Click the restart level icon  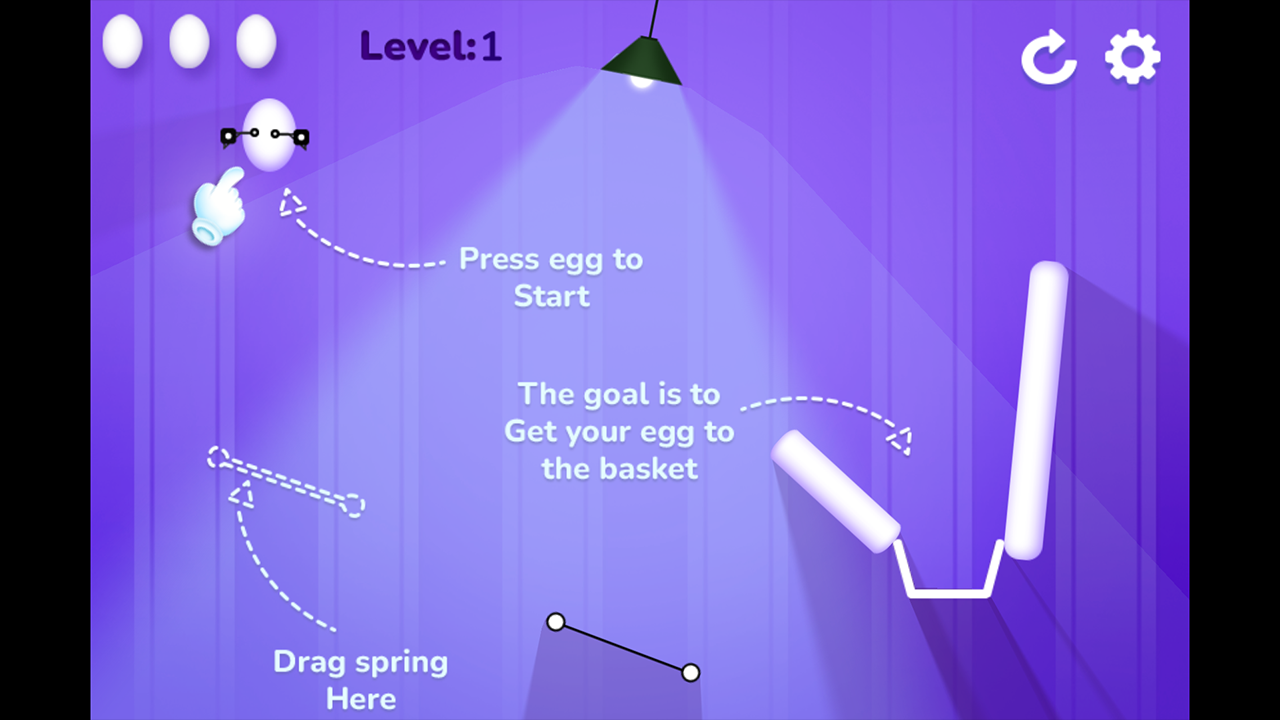point(1048,57)
